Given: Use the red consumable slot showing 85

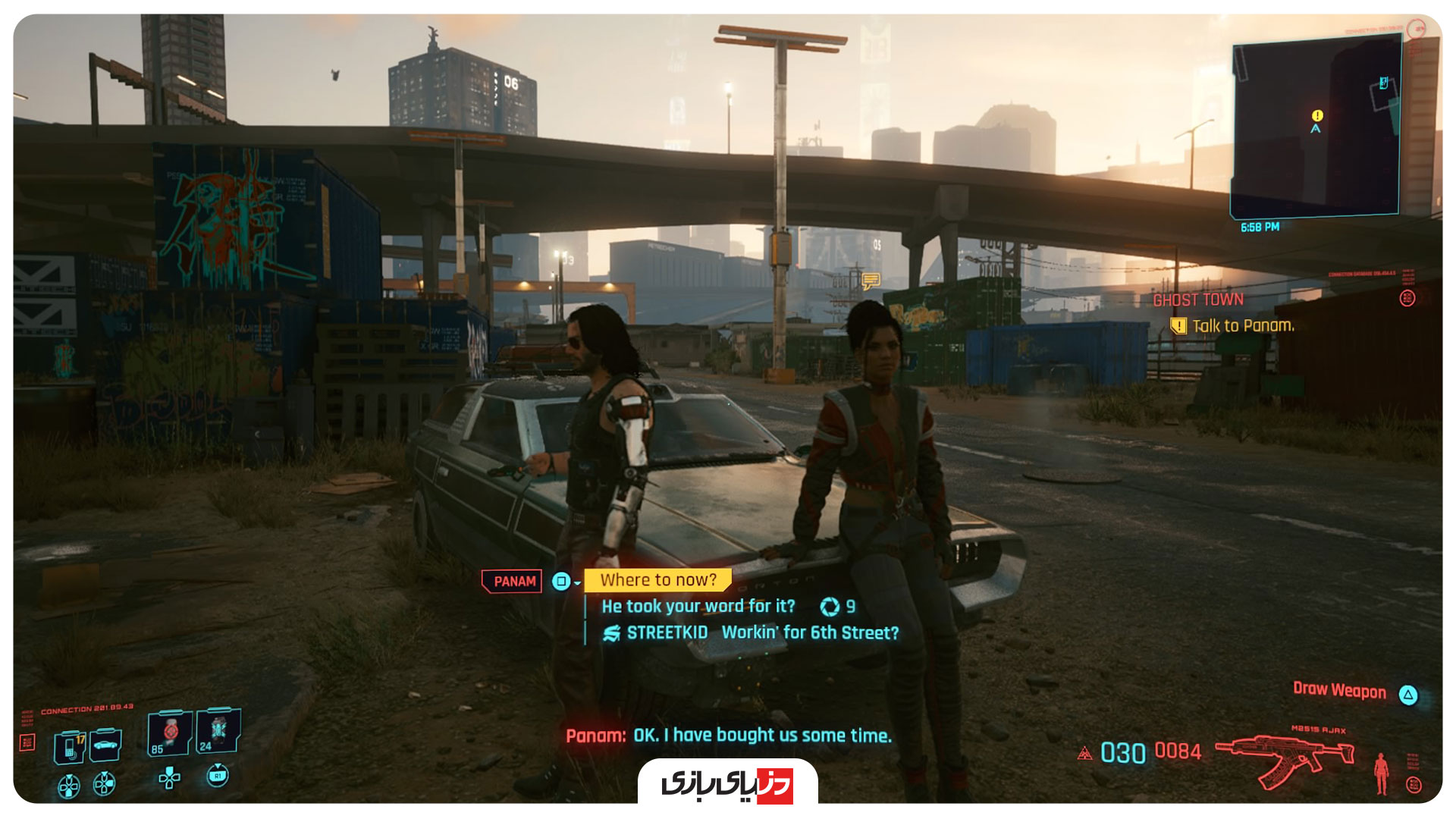Looking at the screenshot, I should pyautogui.click(x=168, y=733).
